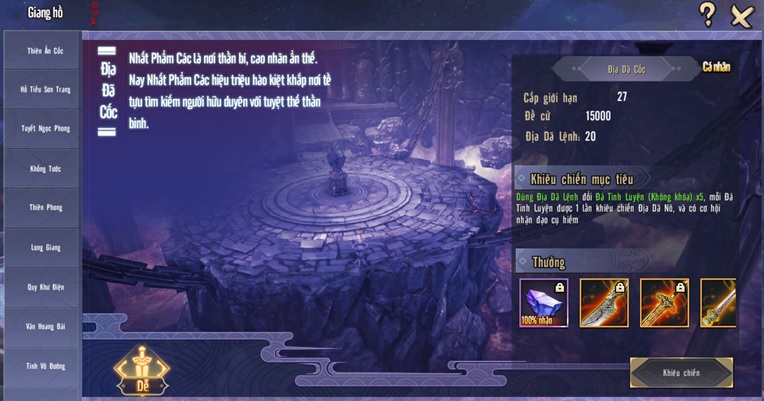Start the Khiêu chiến challenge
The width and height of the screenshot is (764, 401).
[x=681, y=373]
